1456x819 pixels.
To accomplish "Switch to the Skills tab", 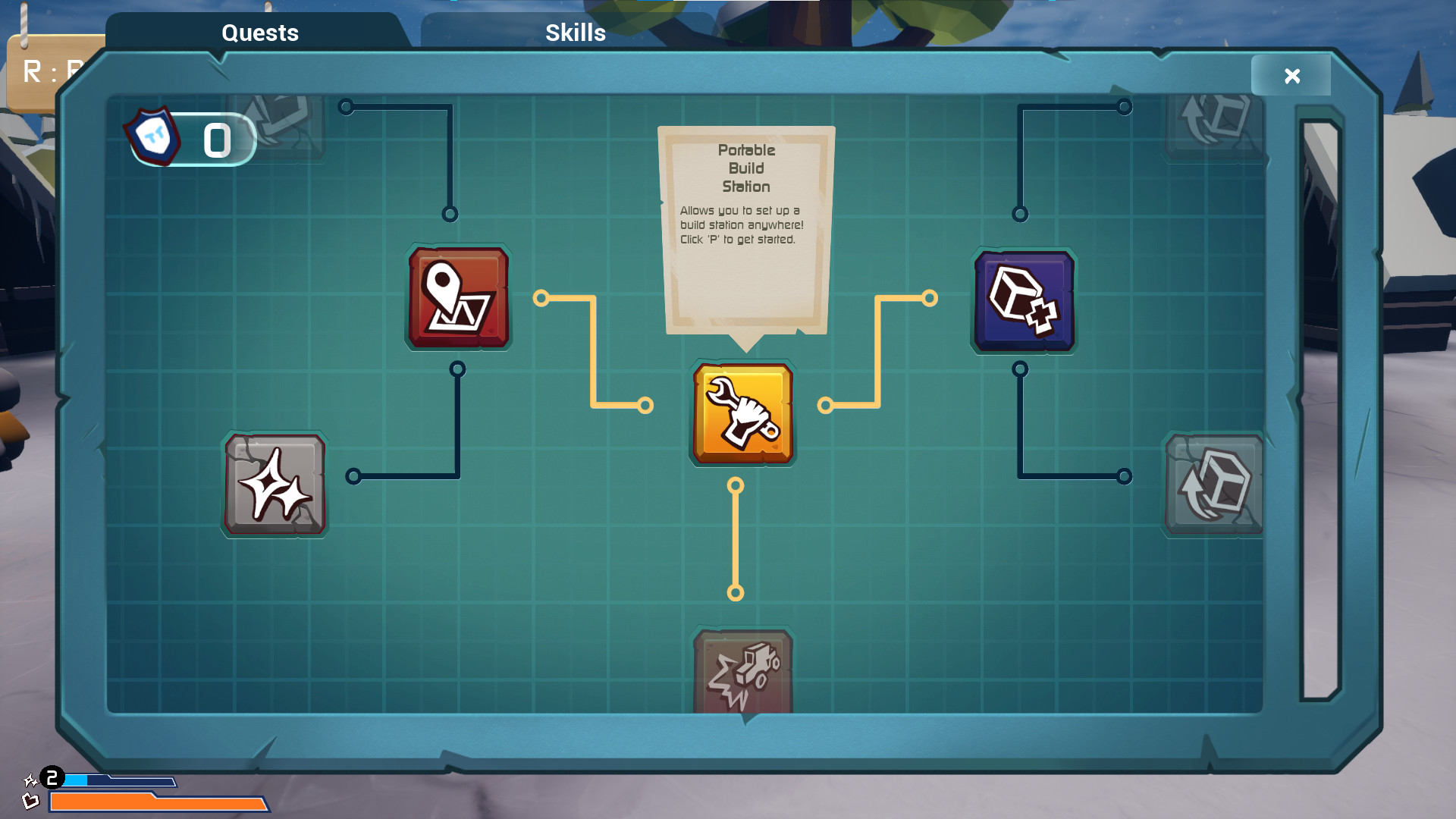I will coord(574,32).
